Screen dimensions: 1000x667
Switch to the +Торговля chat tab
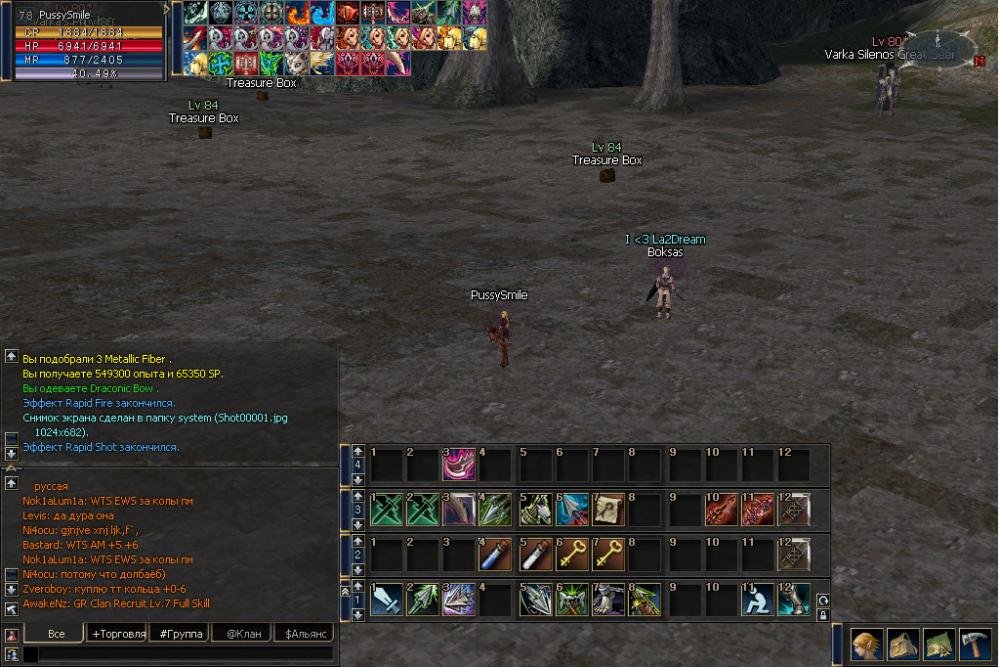click(118, 634)
